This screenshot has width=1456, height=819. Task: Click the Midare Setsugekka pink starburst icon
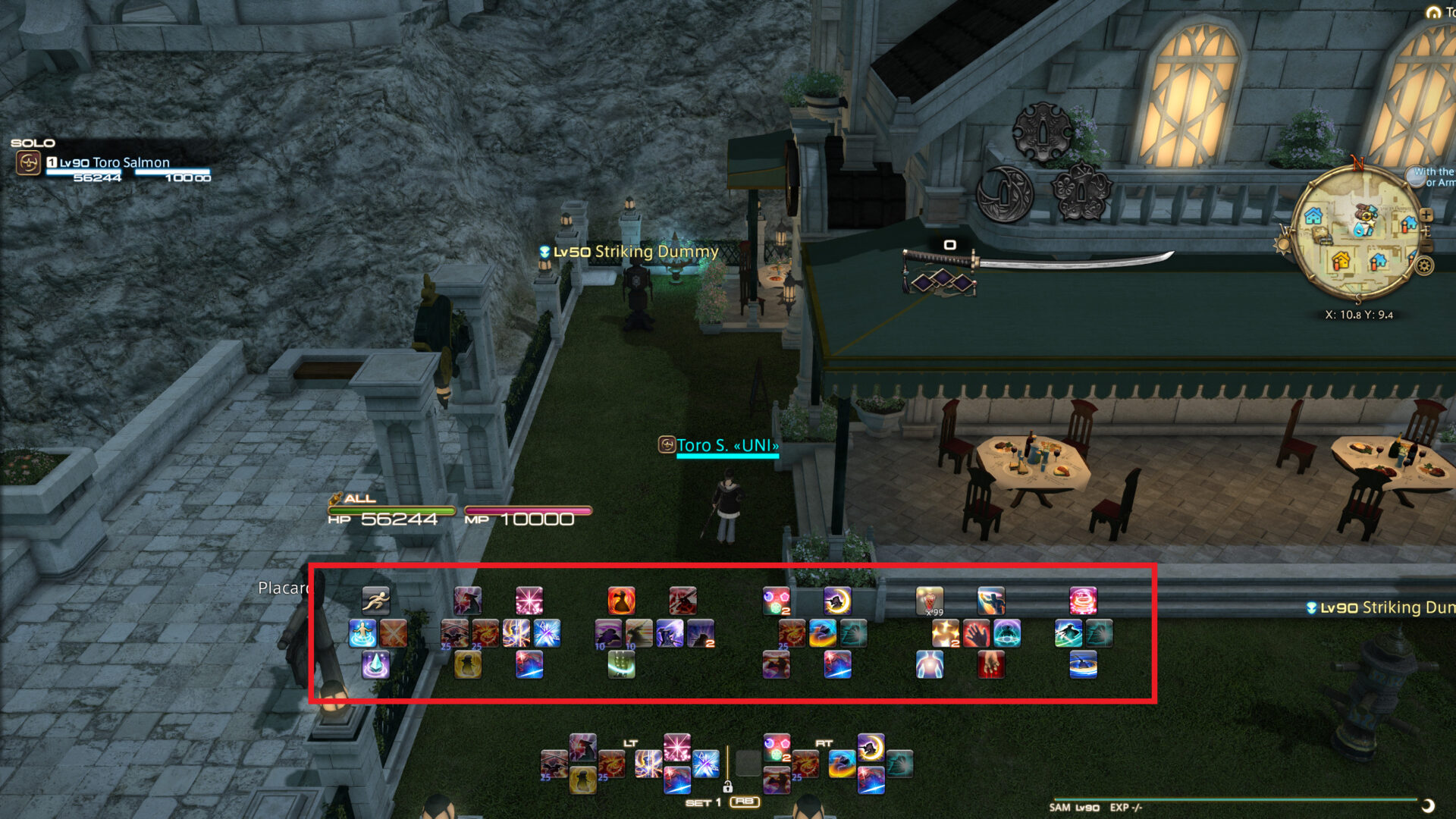(x=528, y=600)
